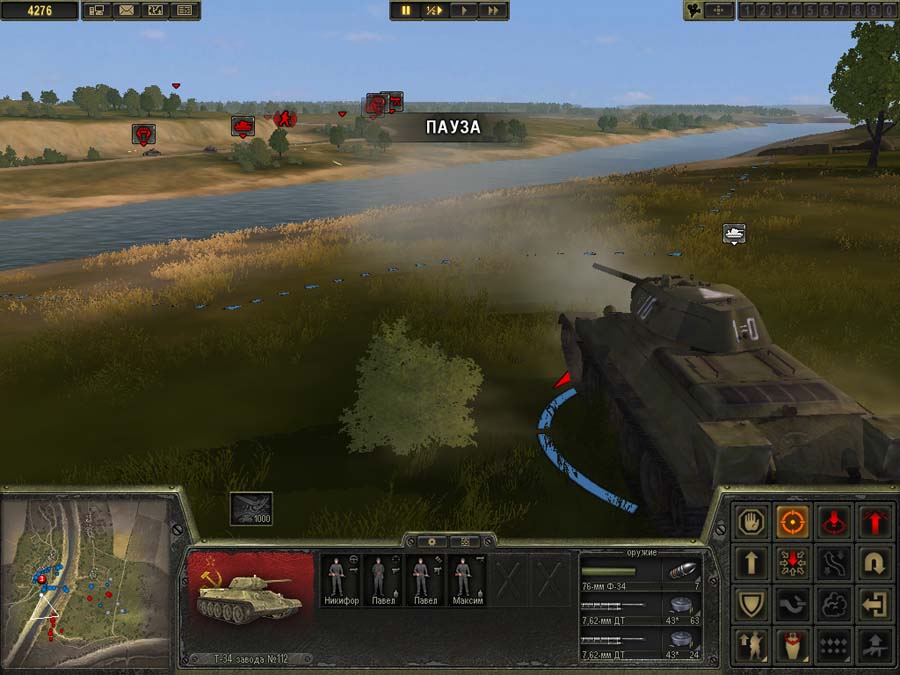Select the plain up arrow move command
Screen dimensions: 900x675
(x=751, y=563)
